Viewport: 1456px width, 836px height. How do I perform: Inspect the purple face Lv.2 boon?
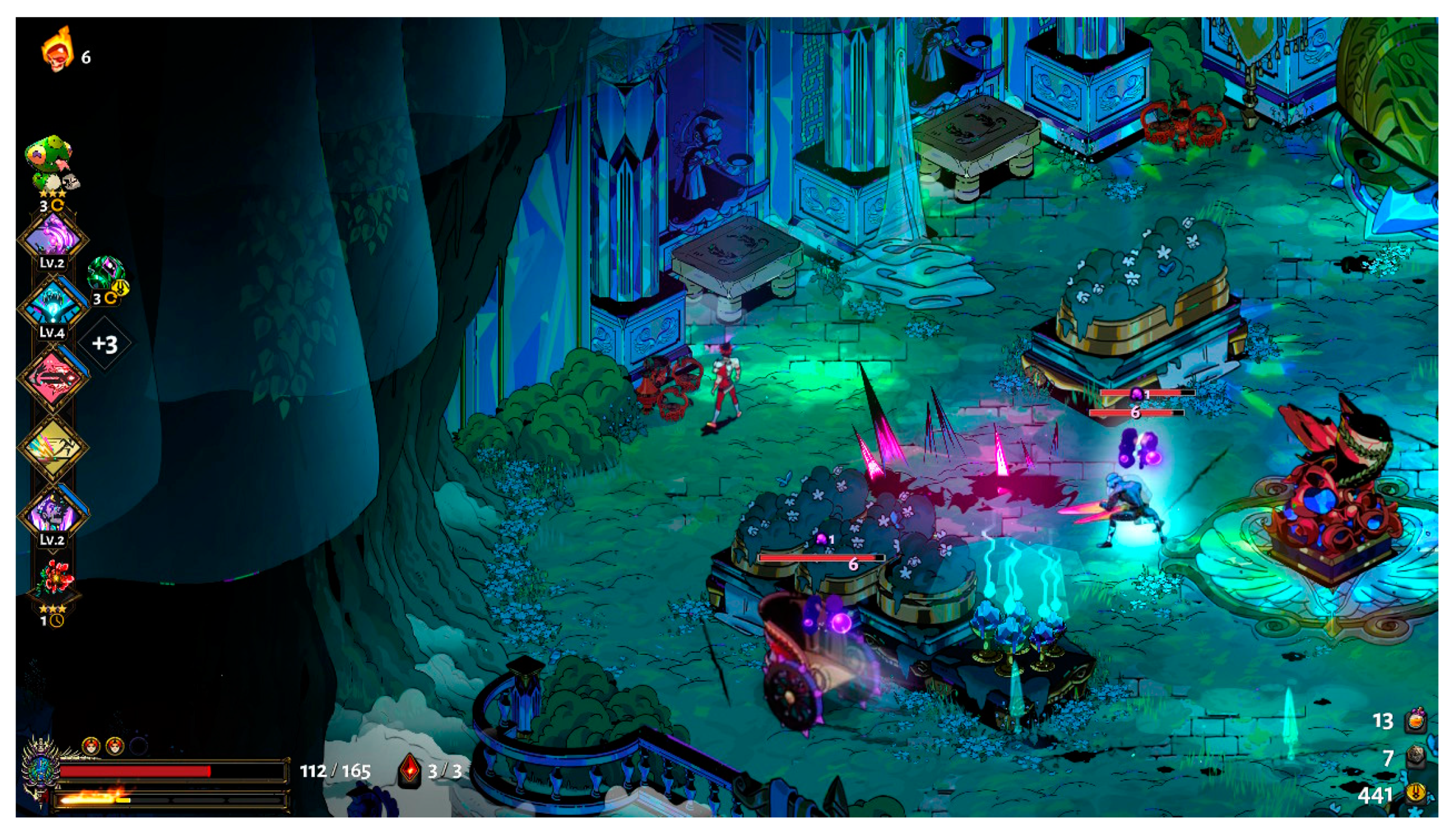(x=53, y=513)
